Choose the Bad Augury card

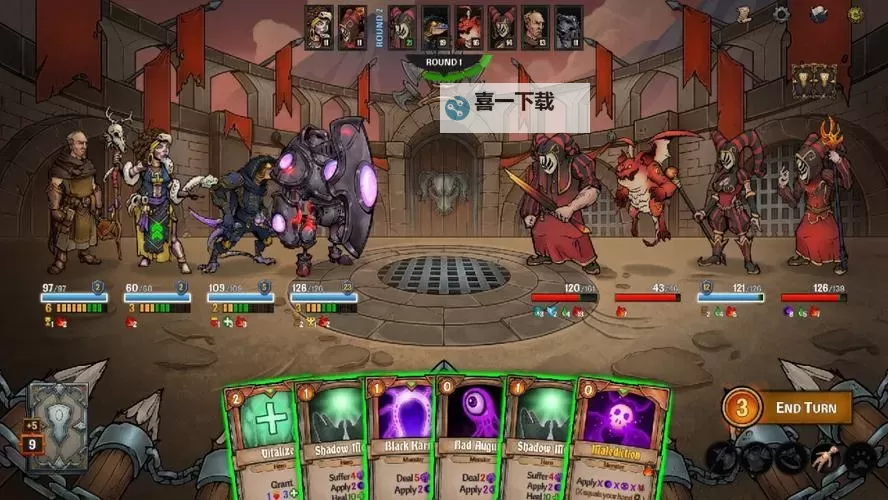click(x=470, y=440)
